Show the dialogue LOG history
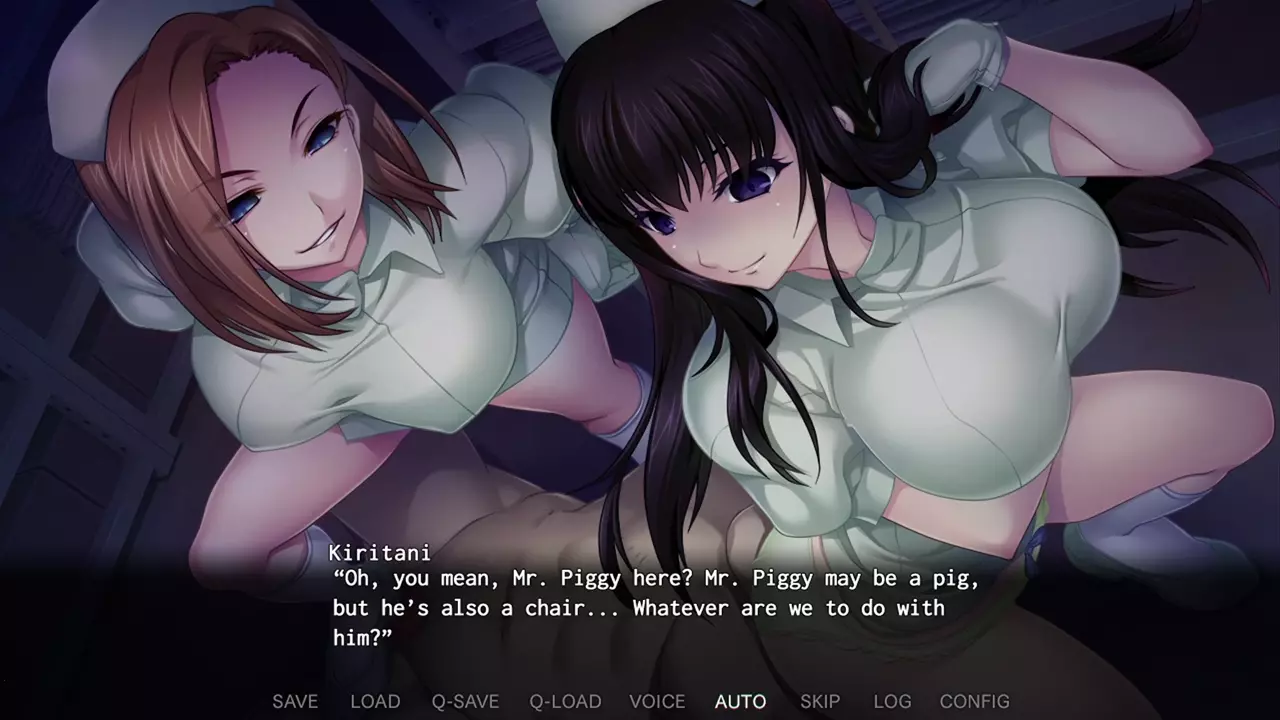Viewport: 1280px width, 720px height. coord(892,701)
